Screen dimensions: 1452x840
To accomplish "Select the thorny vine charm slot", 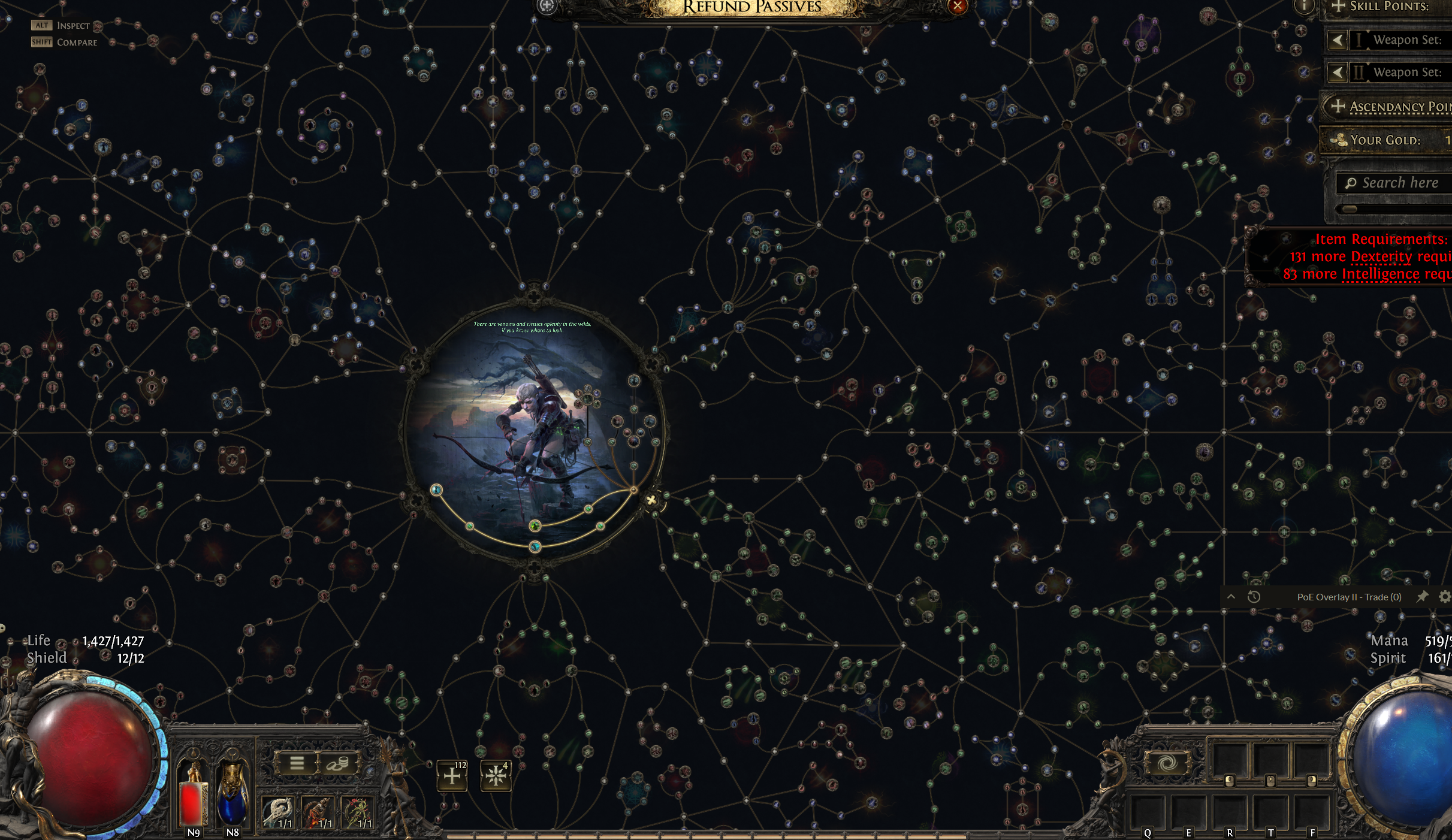I will click(x=358, y=812).
